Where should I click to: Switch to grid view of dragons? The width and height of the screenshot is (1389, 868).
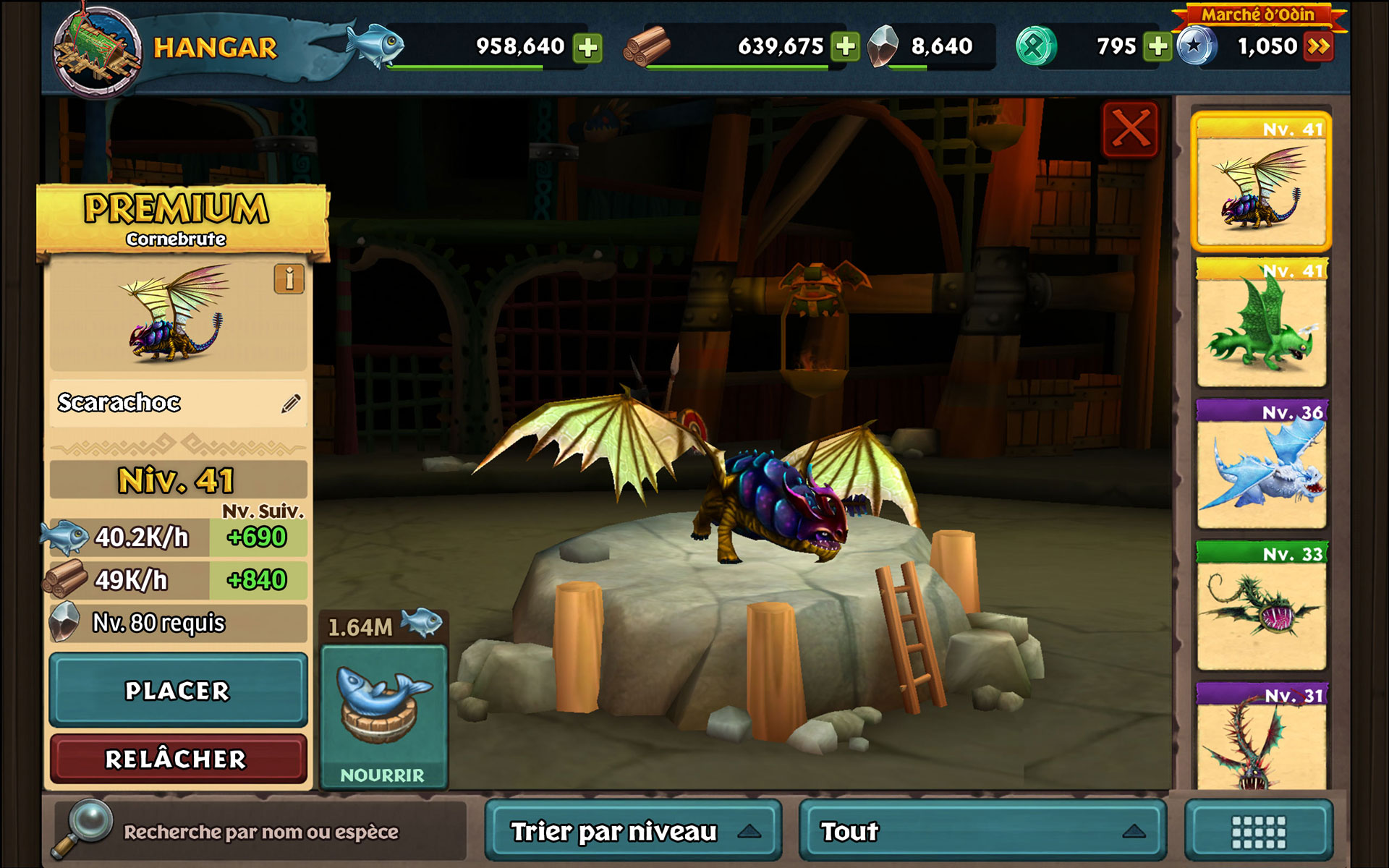[x=1259, y=832]
